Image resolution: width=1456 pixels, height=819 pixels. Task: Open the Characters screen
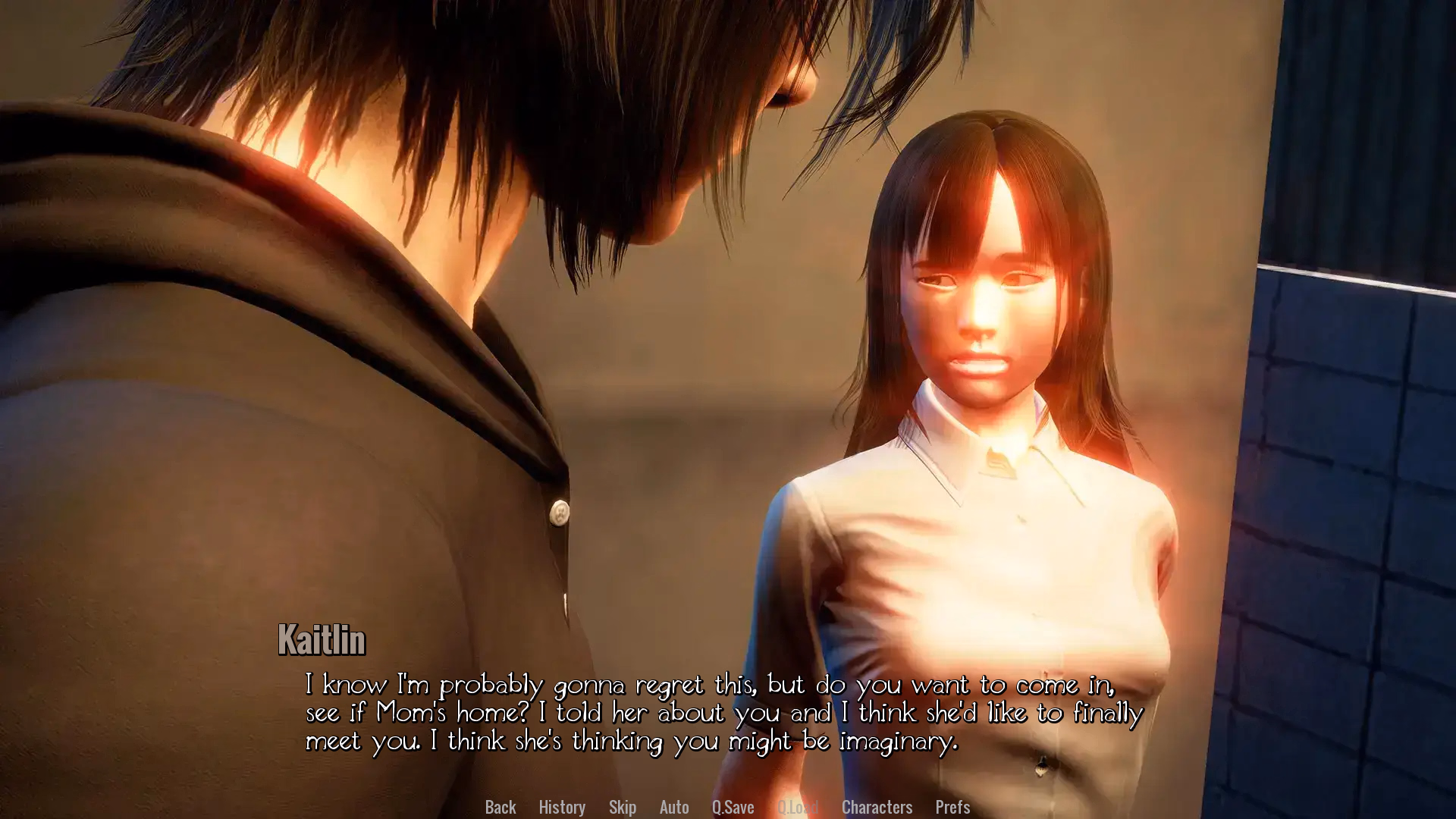click(x=877, y=807)
